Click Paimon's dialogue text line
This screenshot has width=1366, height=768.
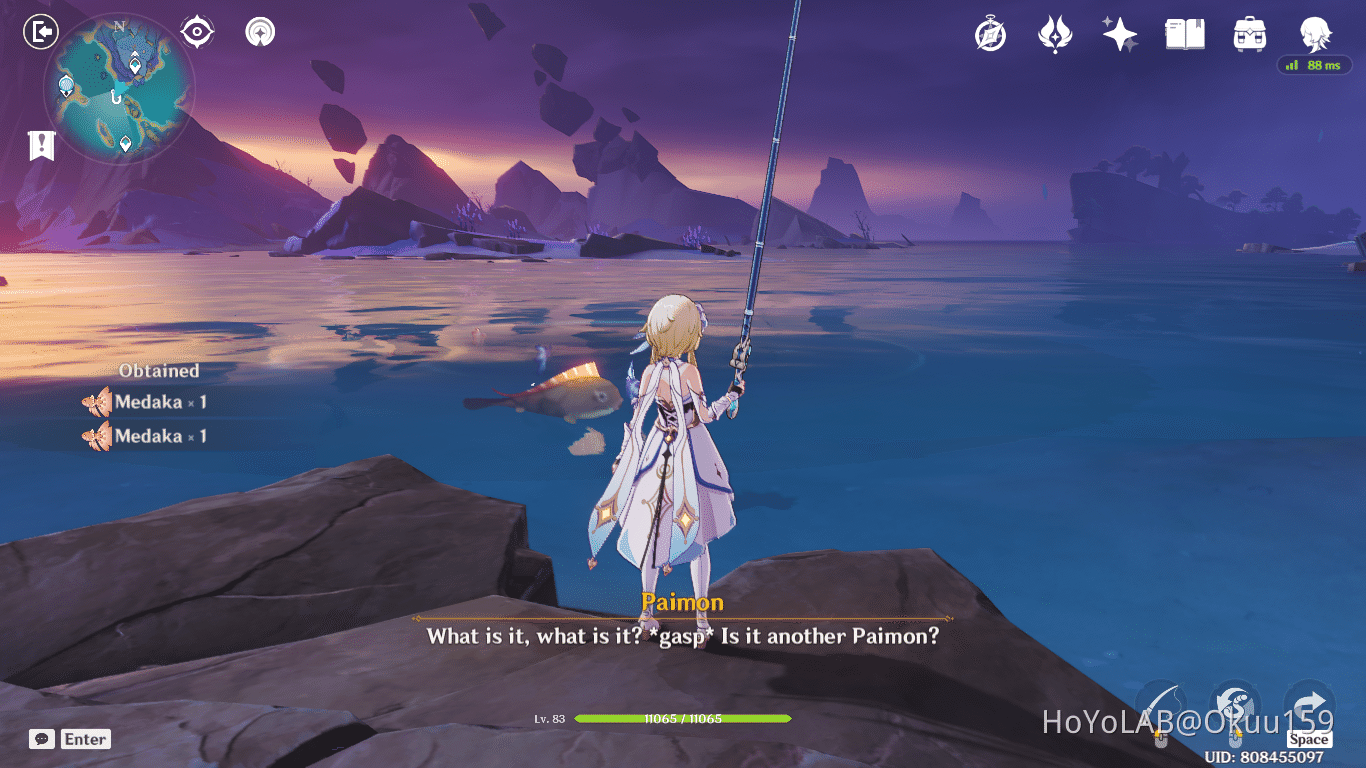coord(683,635)
